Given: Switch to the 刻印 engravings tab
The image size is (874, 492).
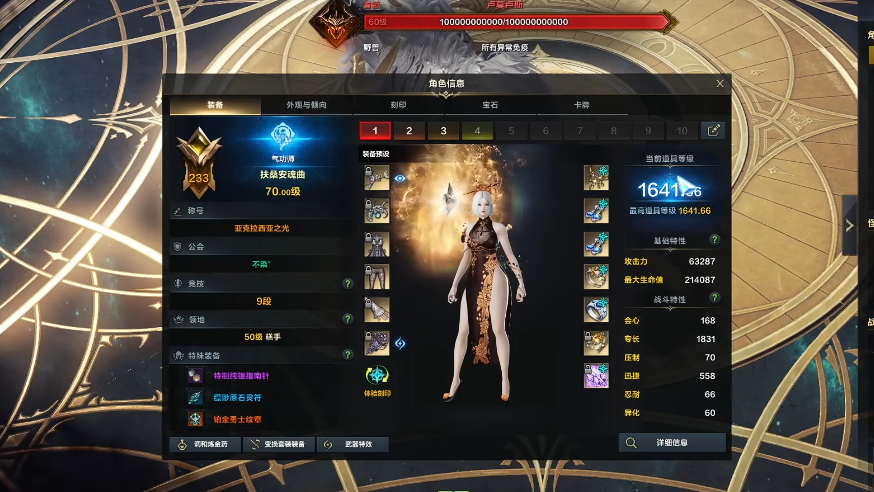Looking at the screenshot, I should [x=398, y=104].
